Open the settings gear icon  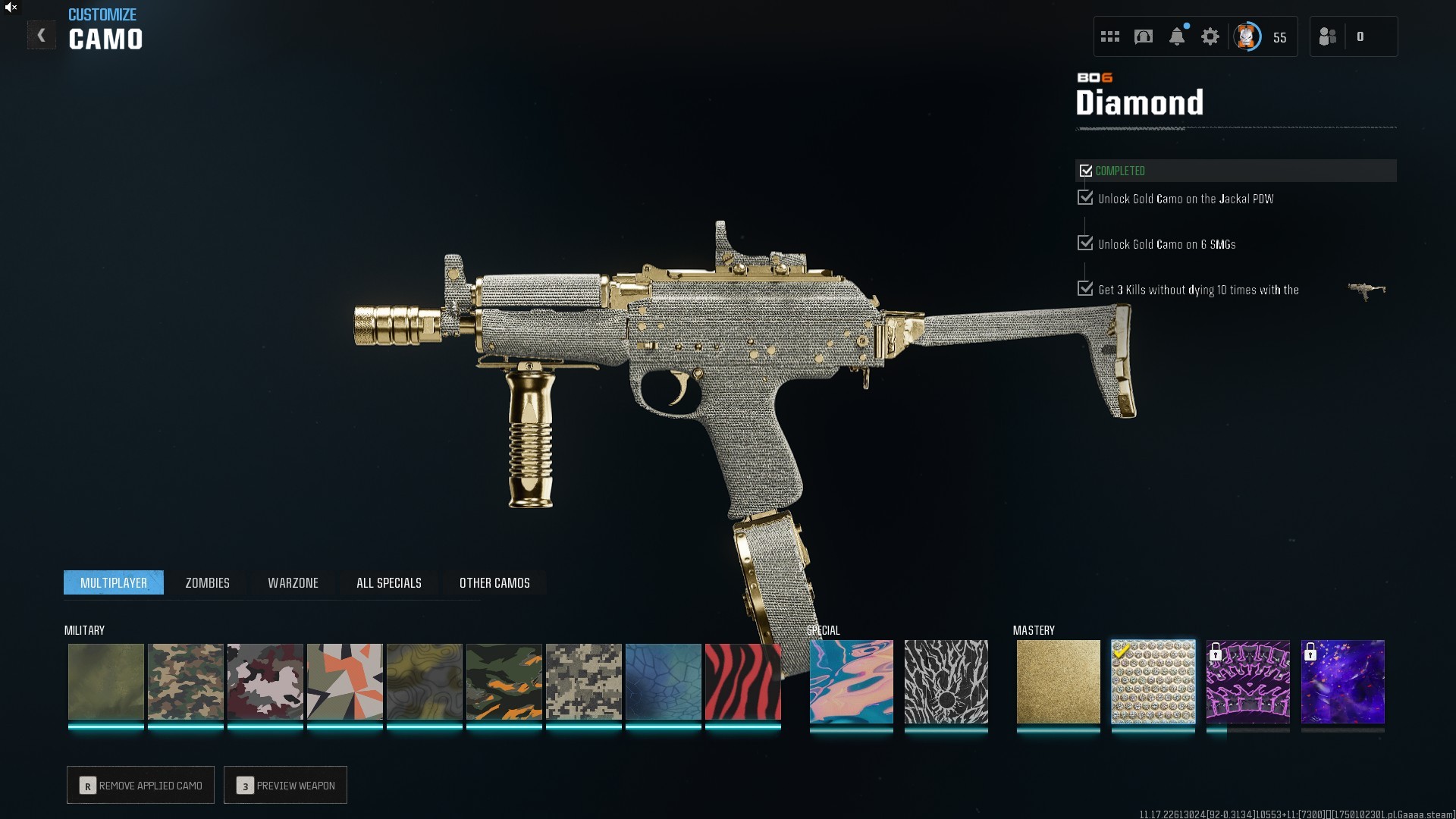point(1210,36)
